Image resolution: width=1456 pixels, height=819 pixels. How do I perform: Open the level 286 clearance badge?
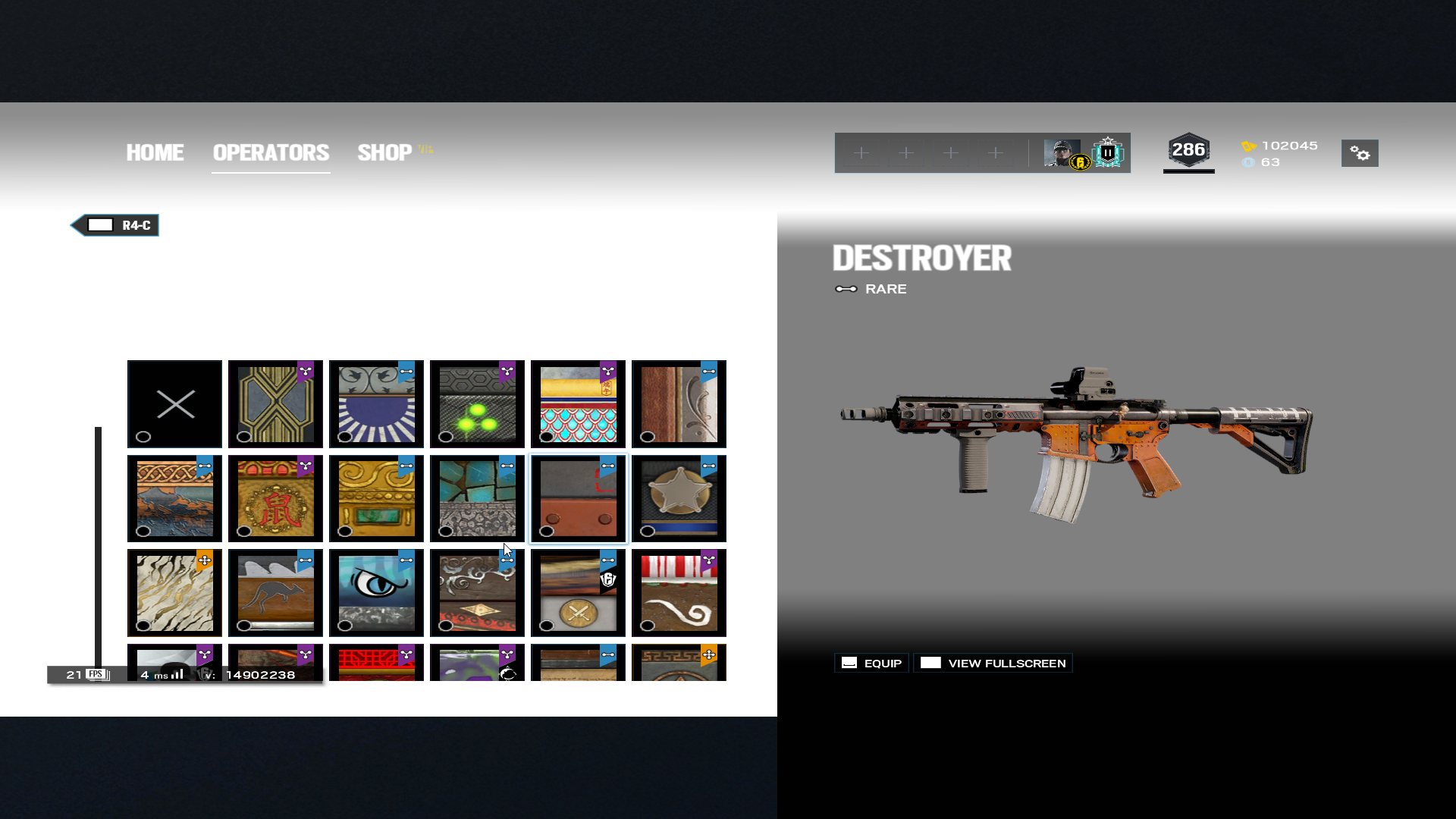[x=1188, y=151]
